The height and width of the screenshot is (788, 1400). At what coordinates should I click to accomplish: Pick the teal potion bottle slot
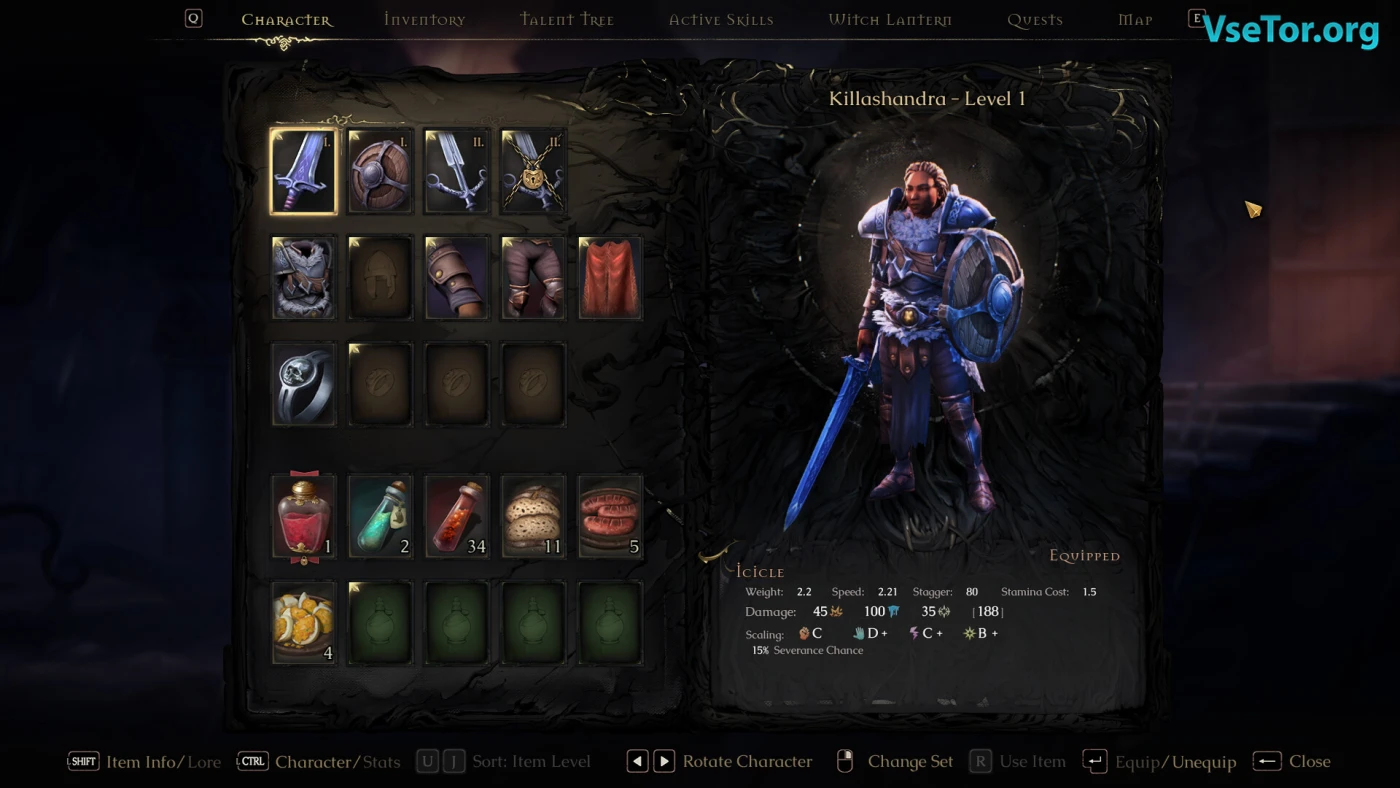(x=380, y=516)
